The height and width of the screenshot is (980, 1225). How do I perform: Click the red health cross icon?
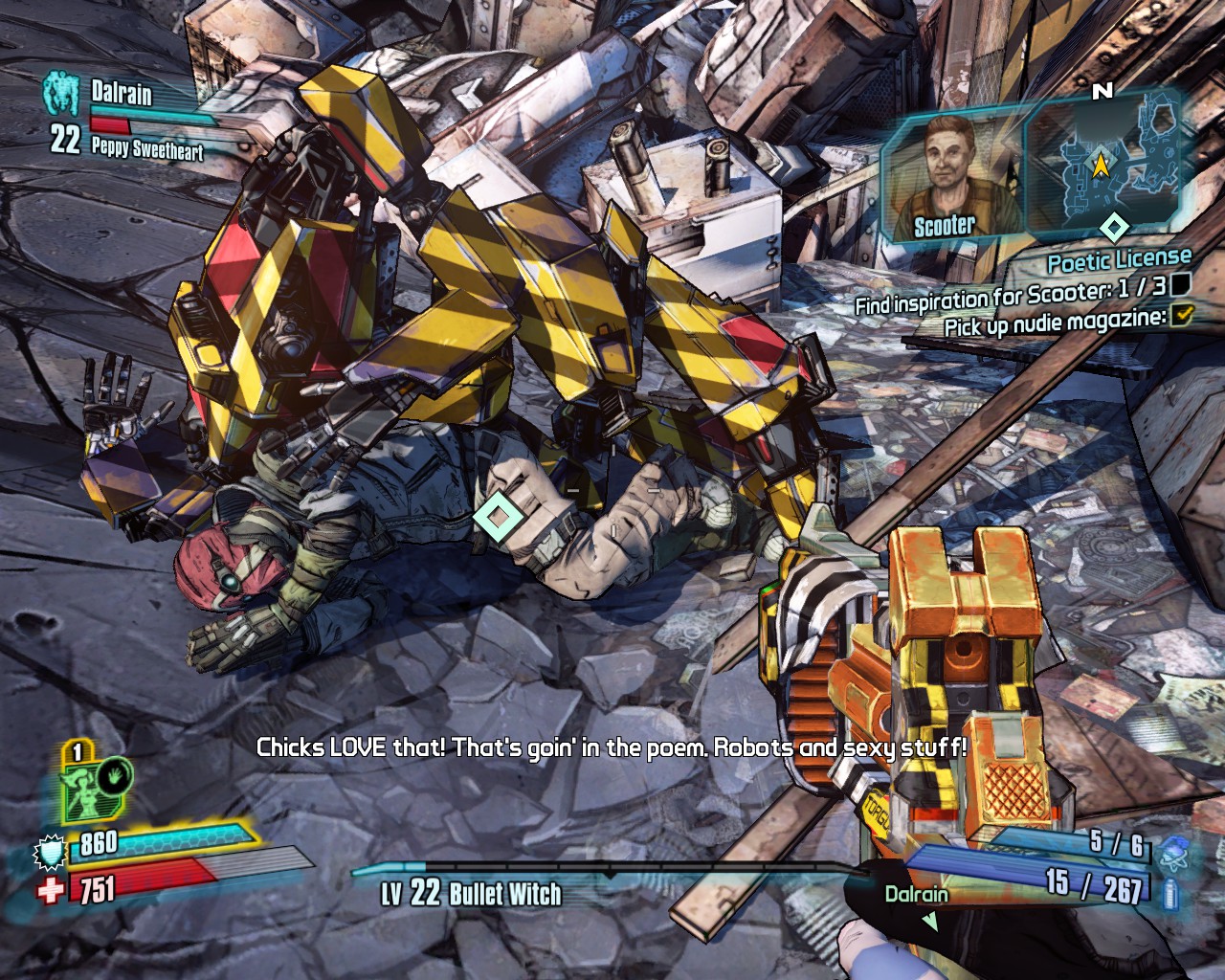tap(51, 891)
